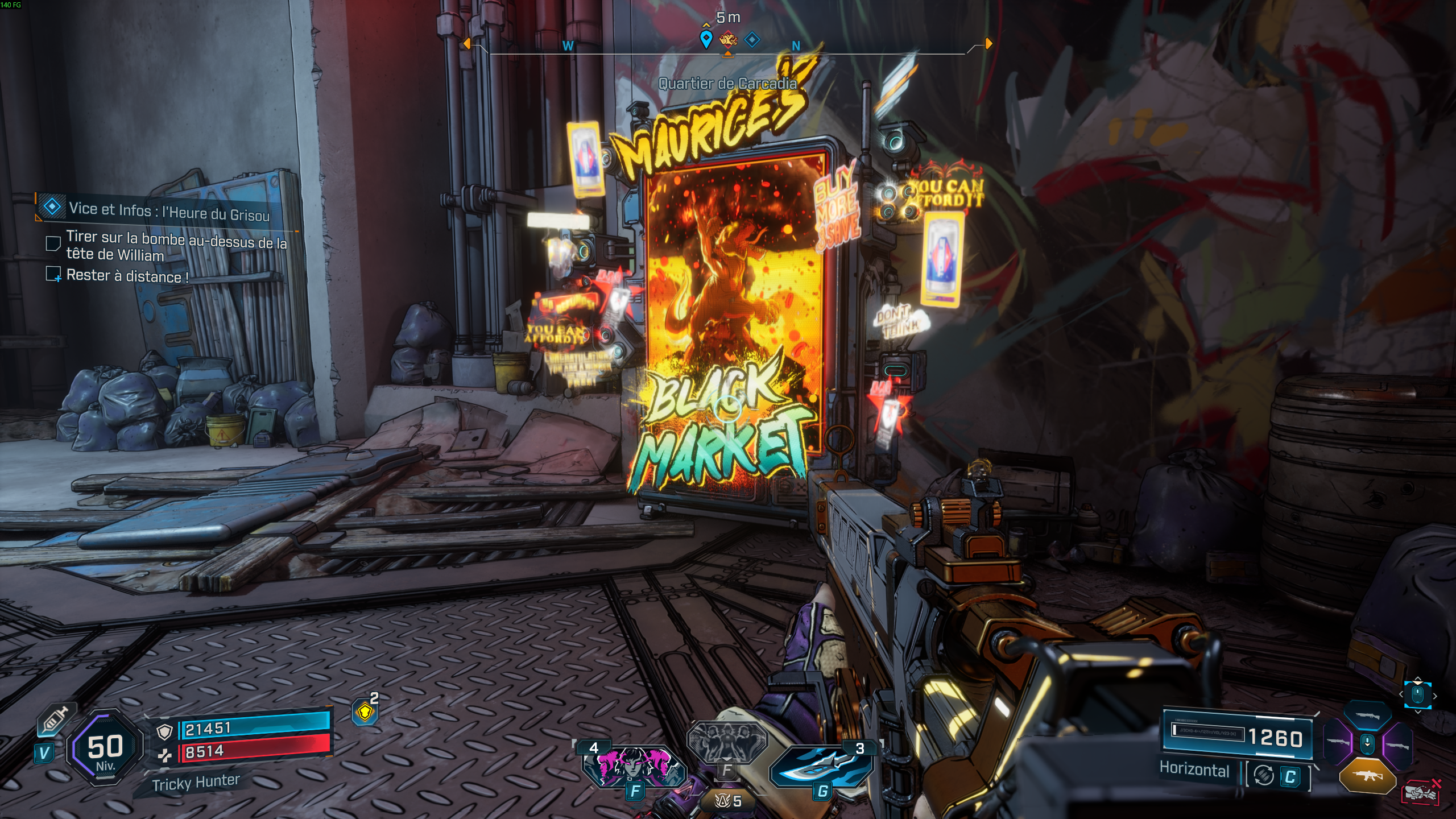Equip the left purple shotgun slot
Screen dimensions: 1456x819
(x=1338, y=743)
